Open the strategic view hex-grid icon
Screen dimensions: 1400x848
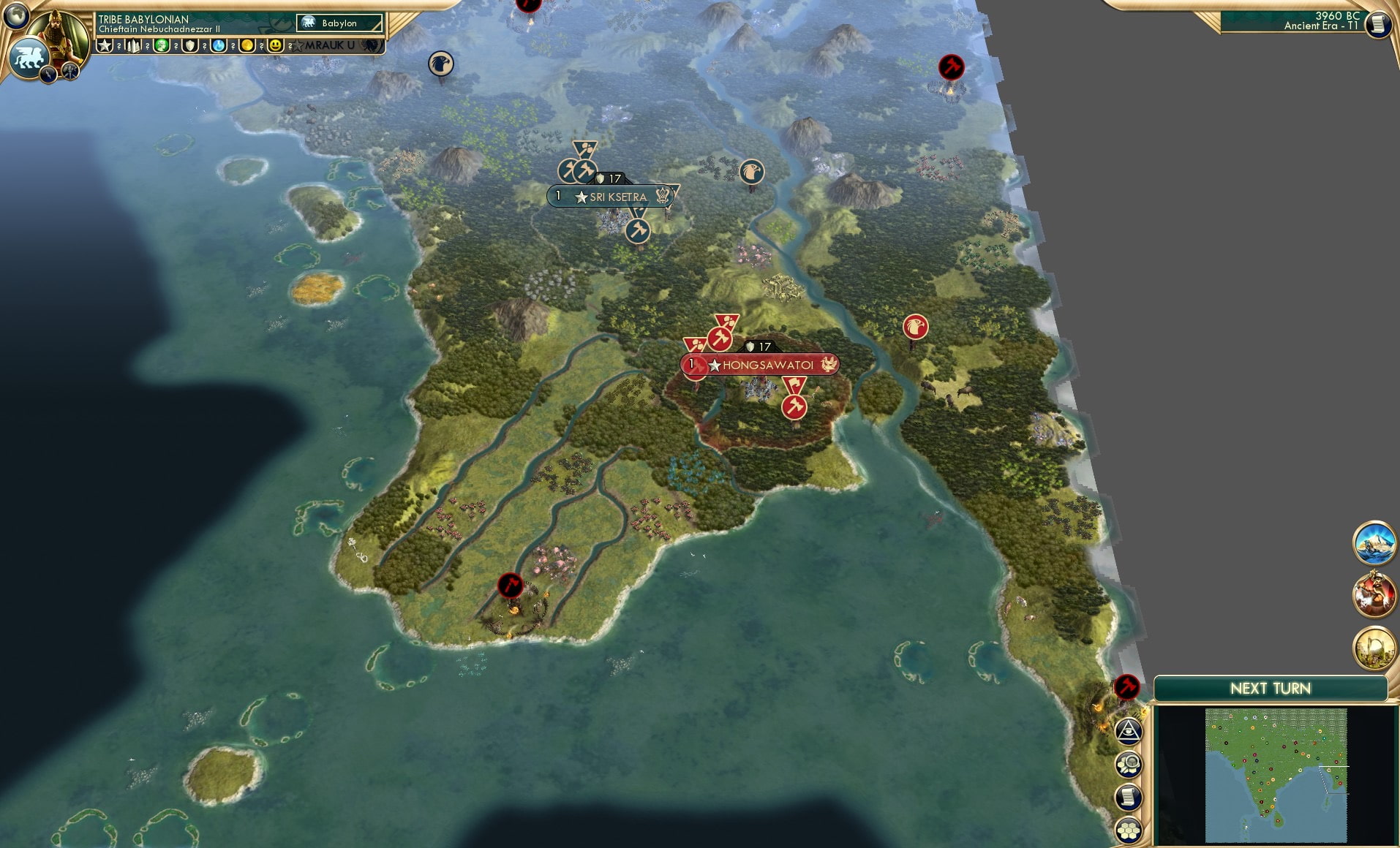1129,829
